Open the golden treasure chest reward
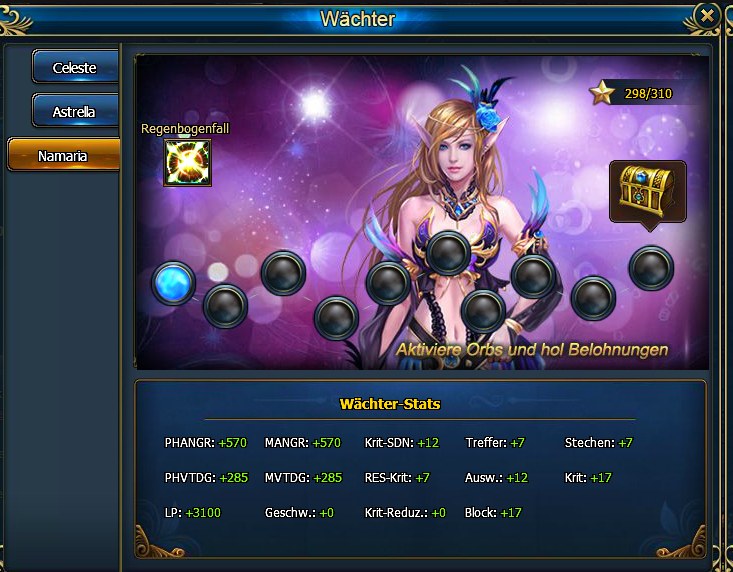The height and width of the screenshot is (572, 733). click(647, 190)
